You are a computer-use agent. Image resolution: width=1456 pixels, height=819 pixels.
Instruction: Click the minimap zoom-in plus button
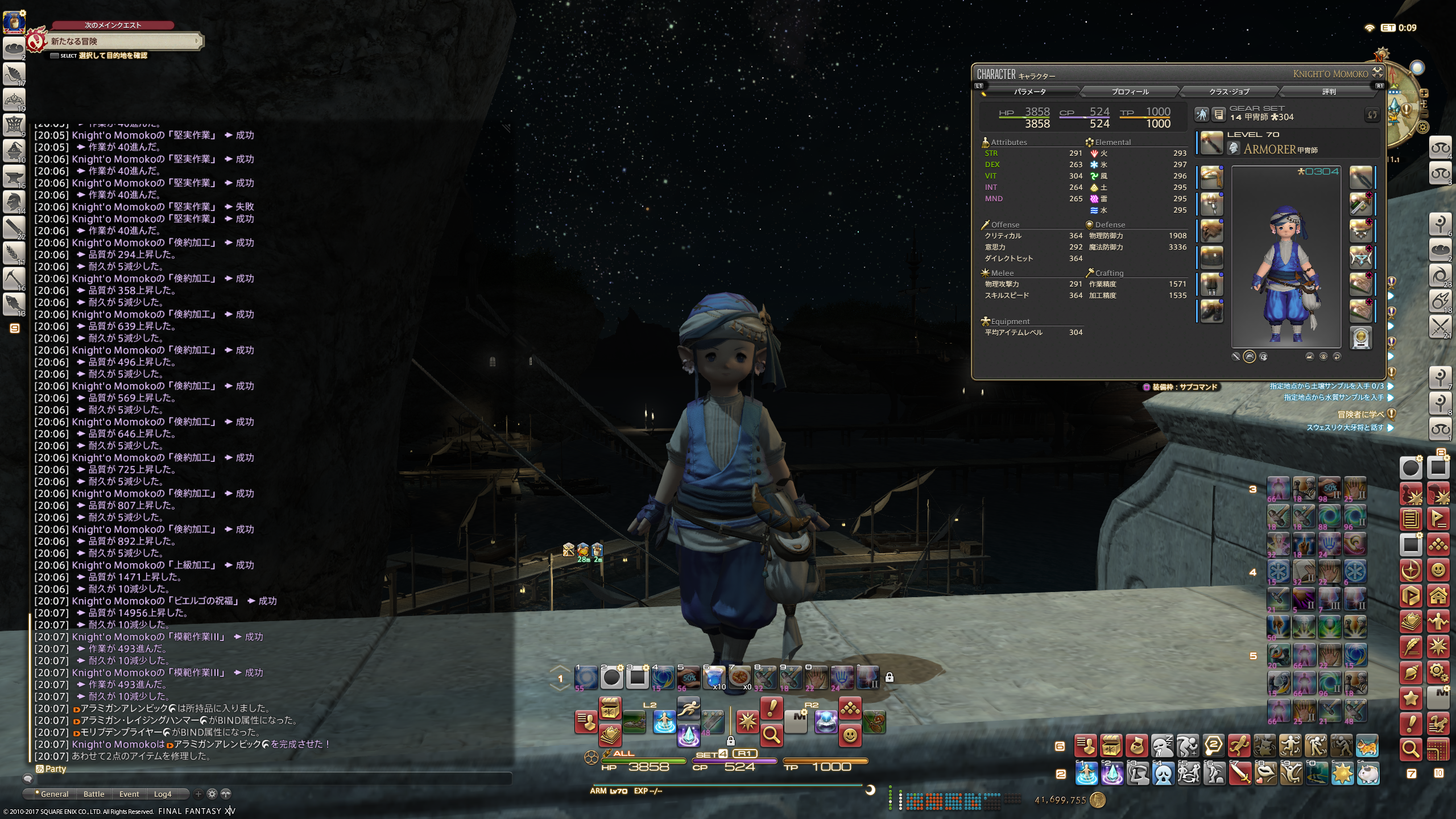coord(1424,93)
